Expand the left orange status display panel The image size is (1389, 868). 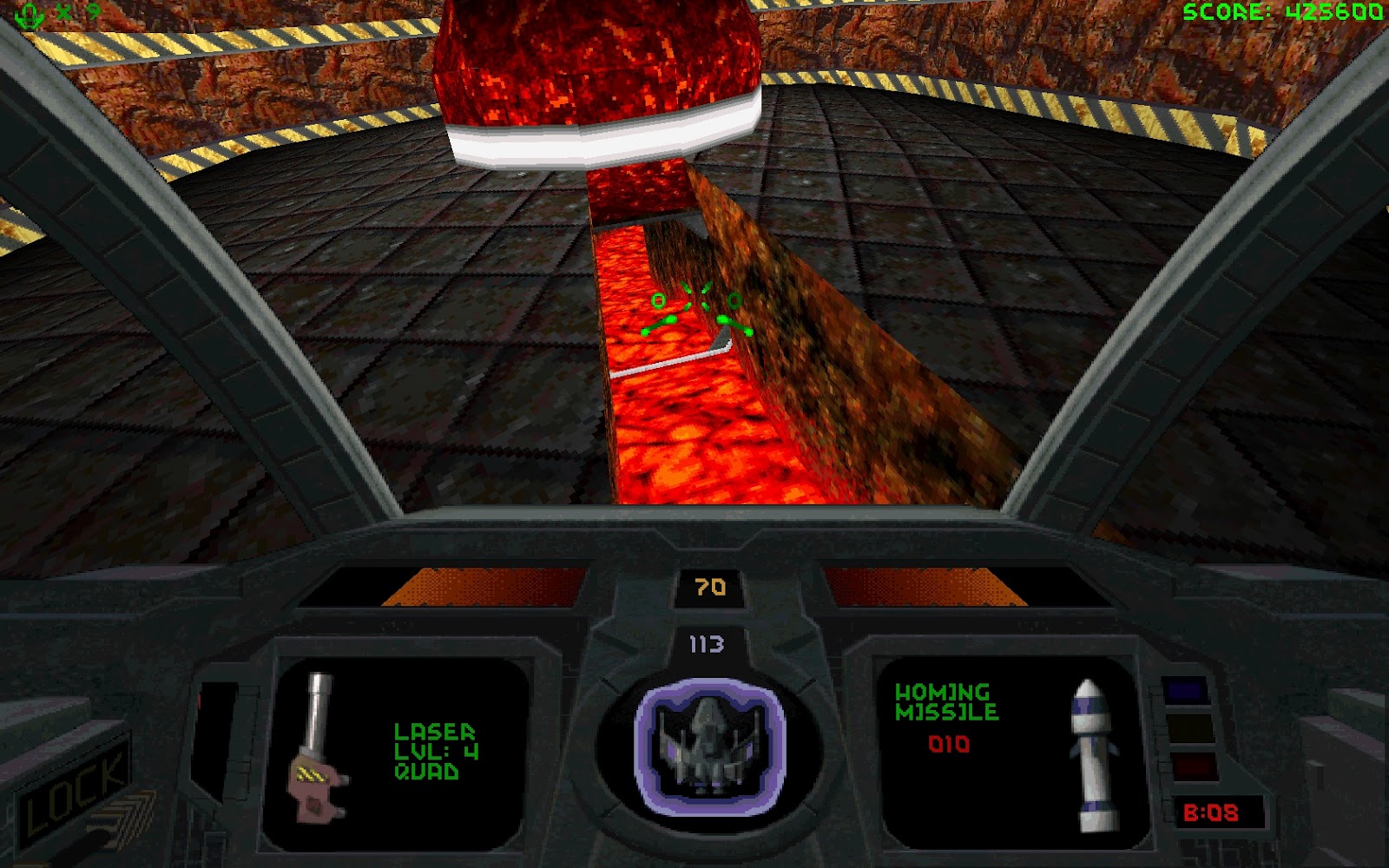click(x=482, y=586)
